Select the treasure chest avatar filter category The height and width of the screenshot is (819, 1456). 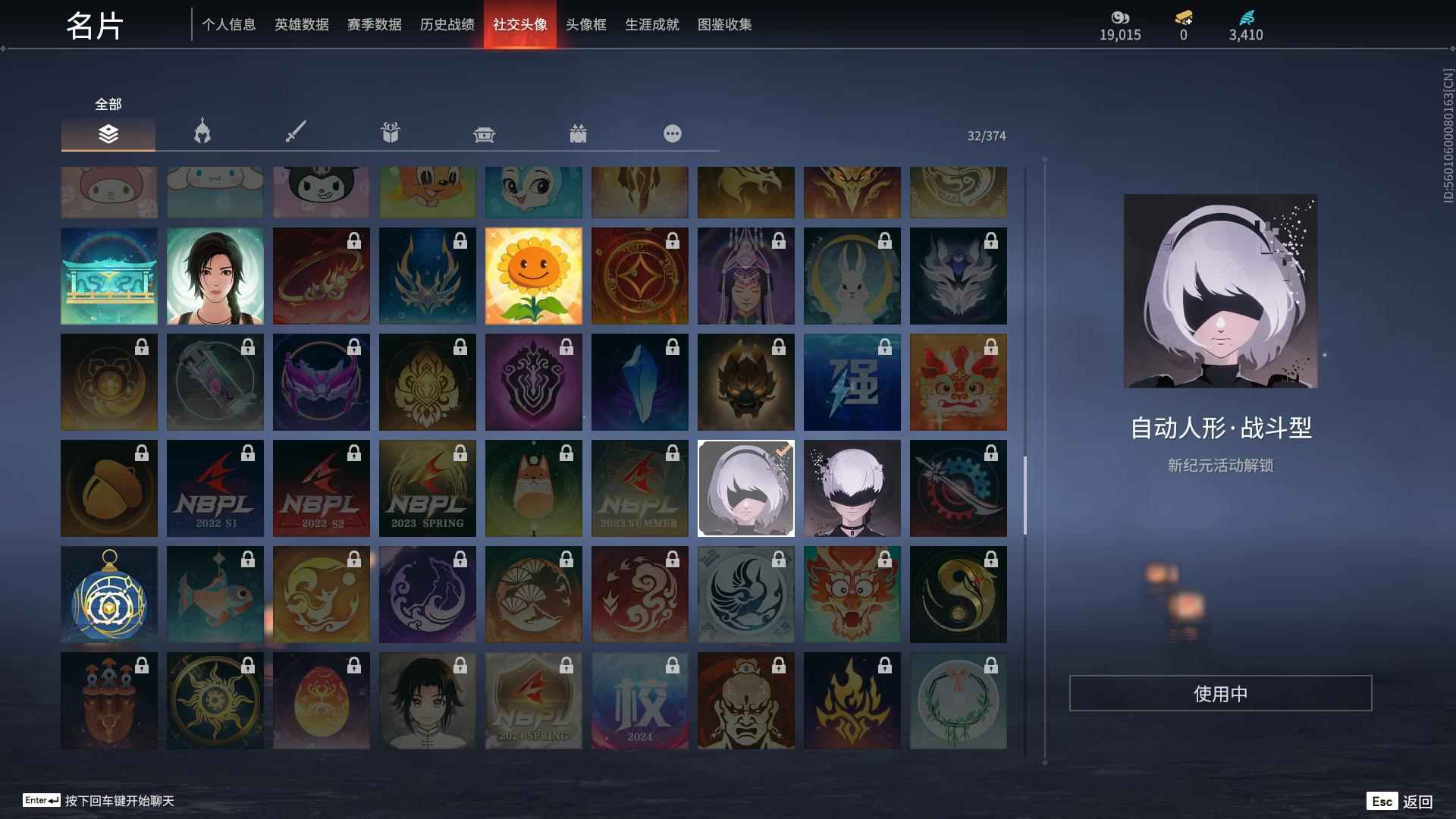485,133
